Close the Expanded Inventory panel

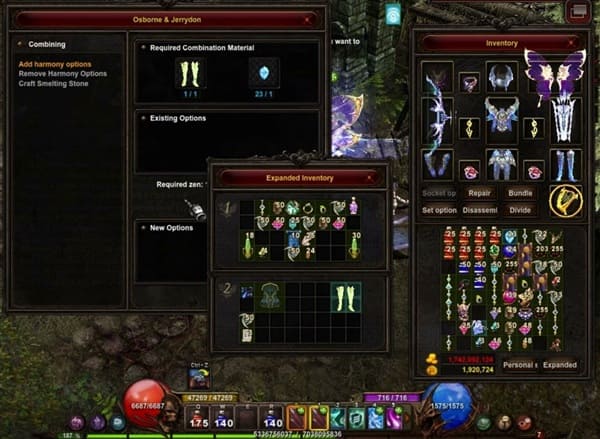pos(371,177)
